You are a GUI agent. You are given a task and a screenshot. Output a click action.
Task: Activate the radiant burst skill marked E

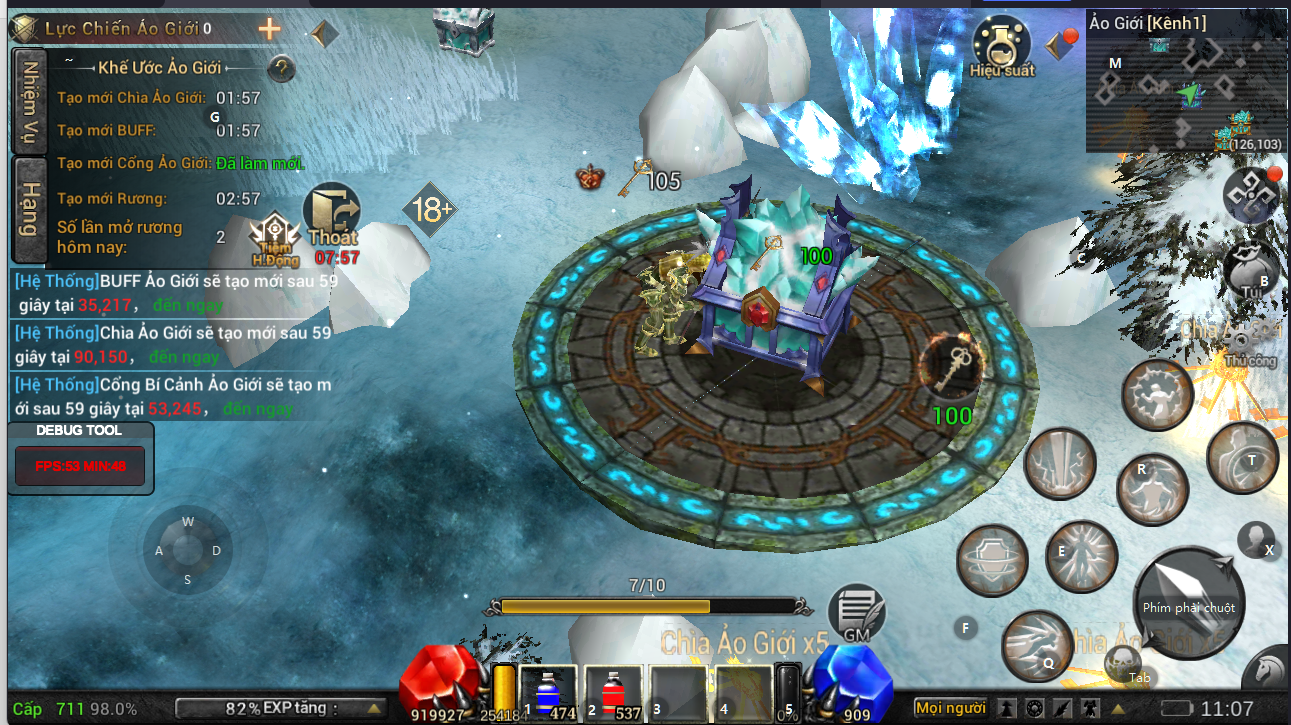(x=1081, y=556)
